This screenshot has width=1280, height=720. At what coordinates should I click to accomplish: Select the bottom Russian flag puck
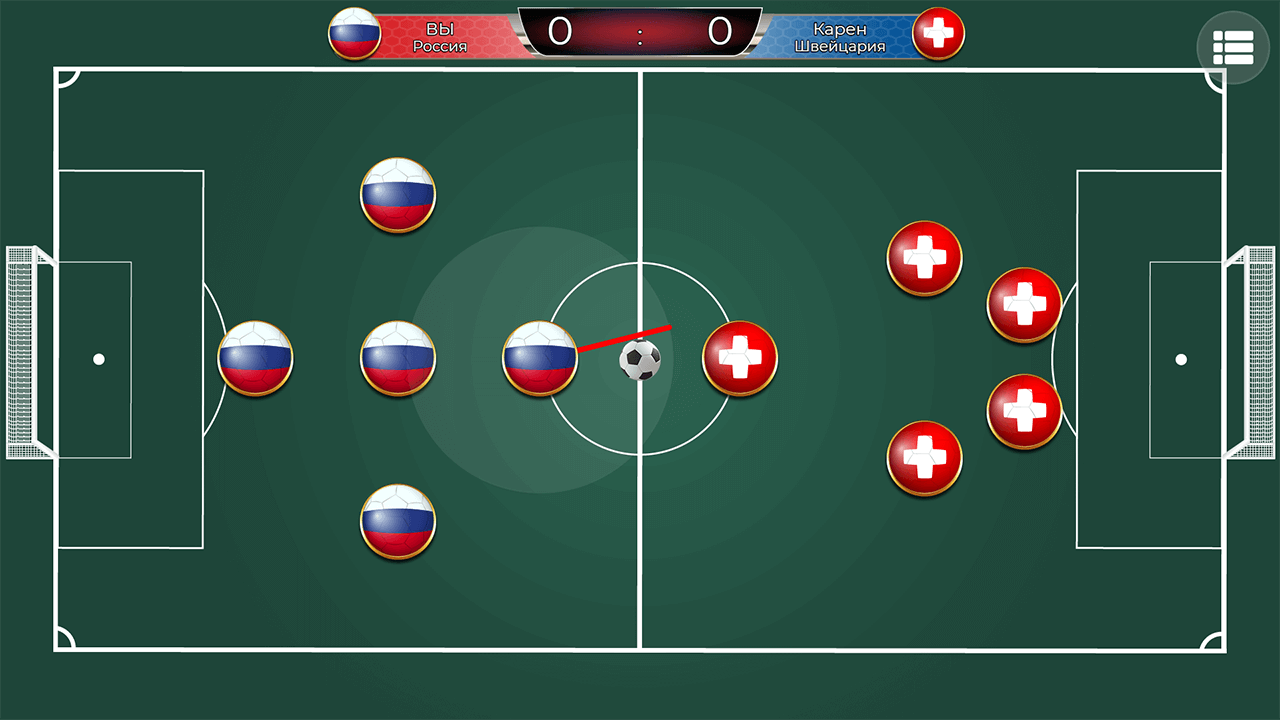pos(397,523)
